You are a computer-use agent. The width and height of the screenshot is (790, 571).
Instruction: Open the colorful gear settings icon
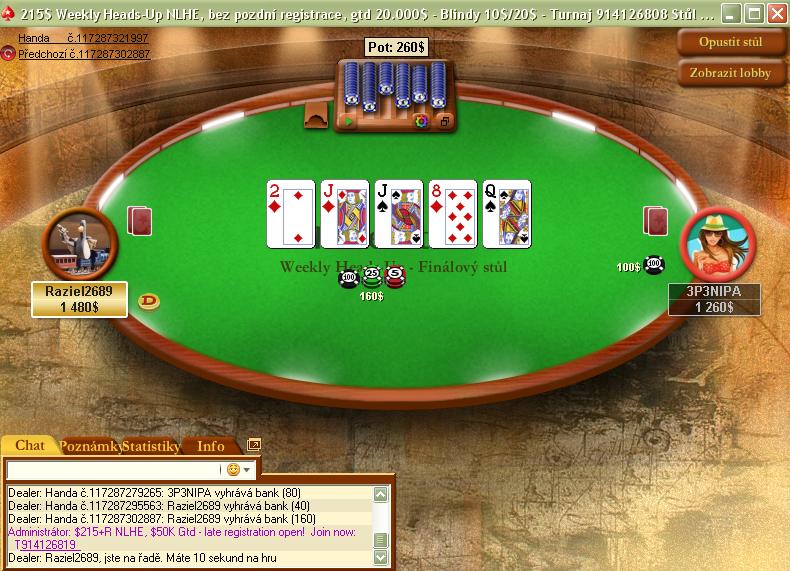(421, 121)
